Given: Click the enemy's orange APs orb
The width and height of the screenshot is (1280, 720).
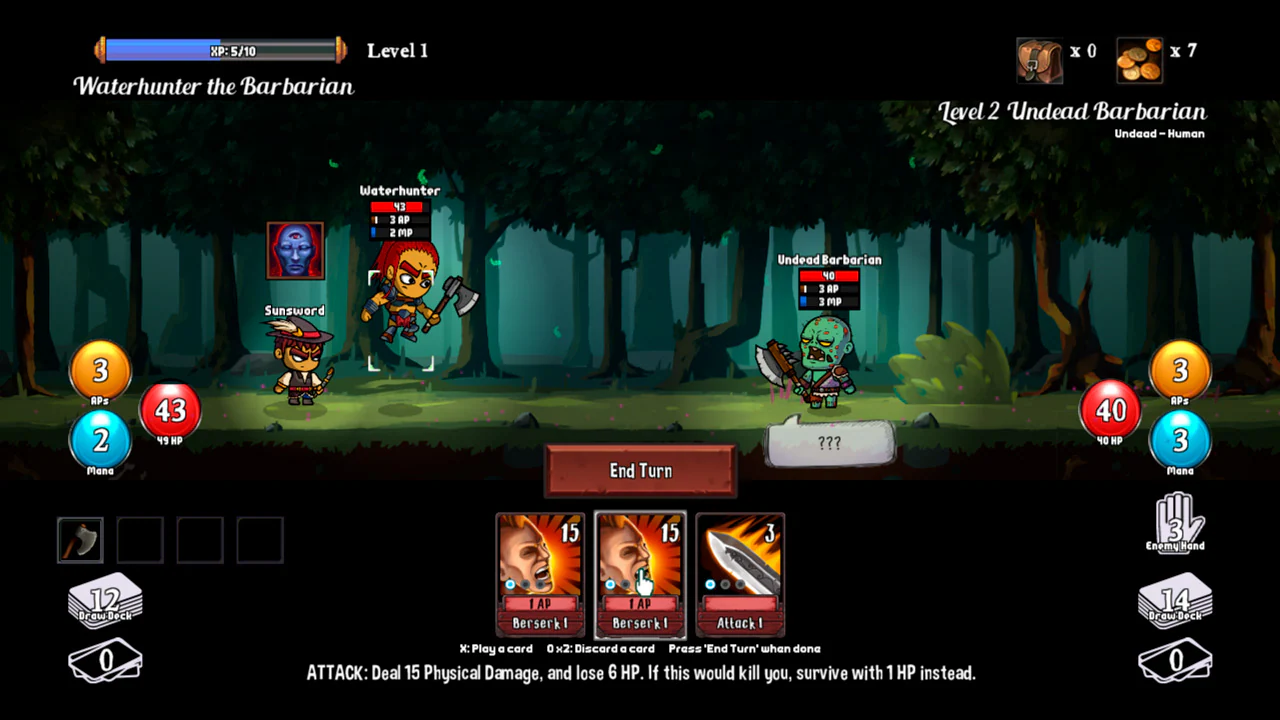Looking at the screenshot, I should pos(1180,371).
